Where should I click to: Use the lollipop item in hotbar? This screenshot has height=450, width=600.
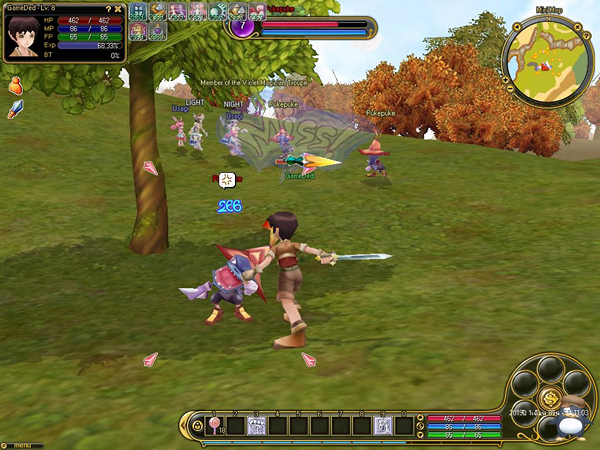(212, 426)
